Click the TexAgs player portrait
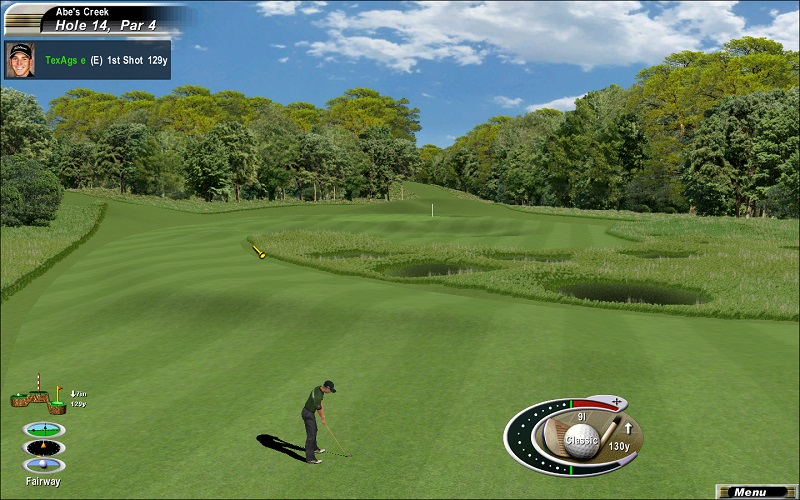This screenshot has width=800, height=500. click(19, 57)
